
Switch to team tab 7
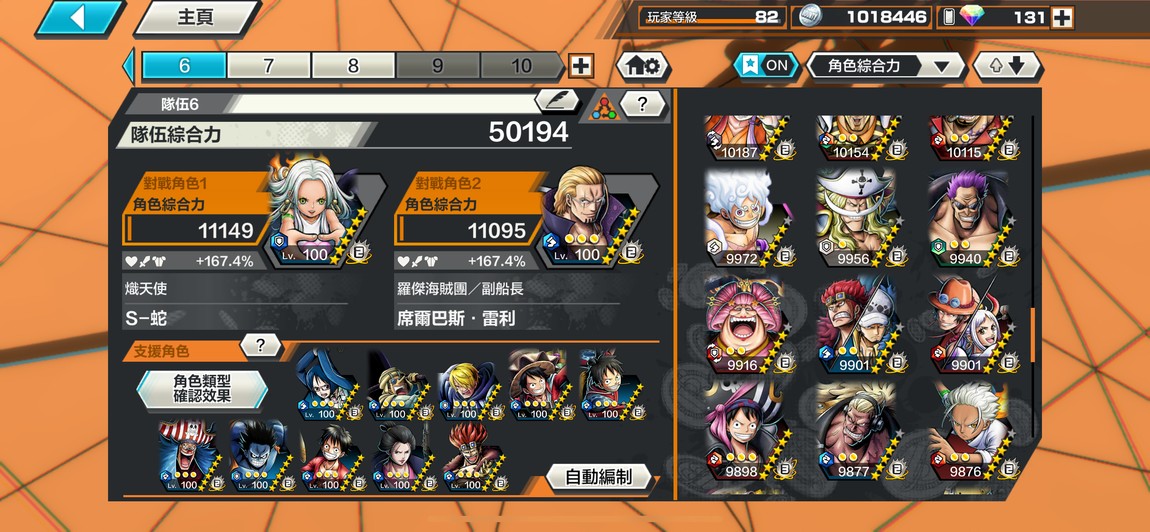(268, 66)
